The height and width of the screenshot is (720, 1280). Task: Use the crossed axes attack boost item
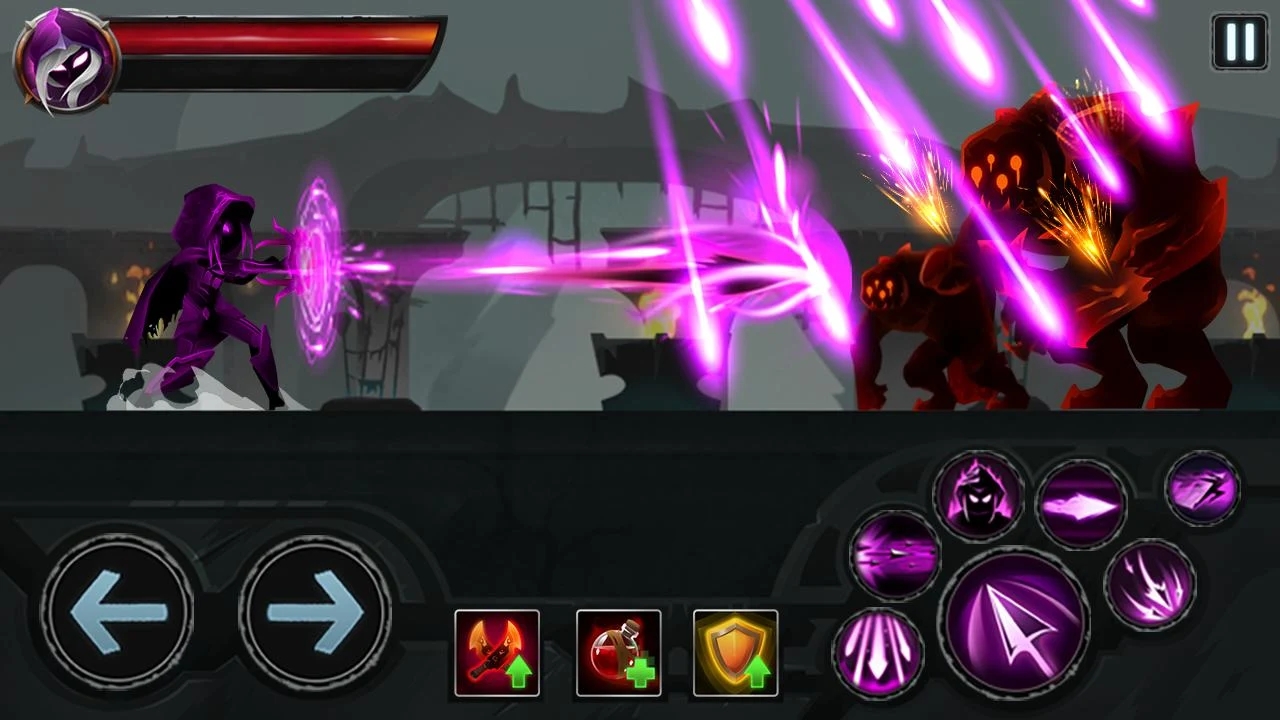pyautogui.click(x=497, y=652)
